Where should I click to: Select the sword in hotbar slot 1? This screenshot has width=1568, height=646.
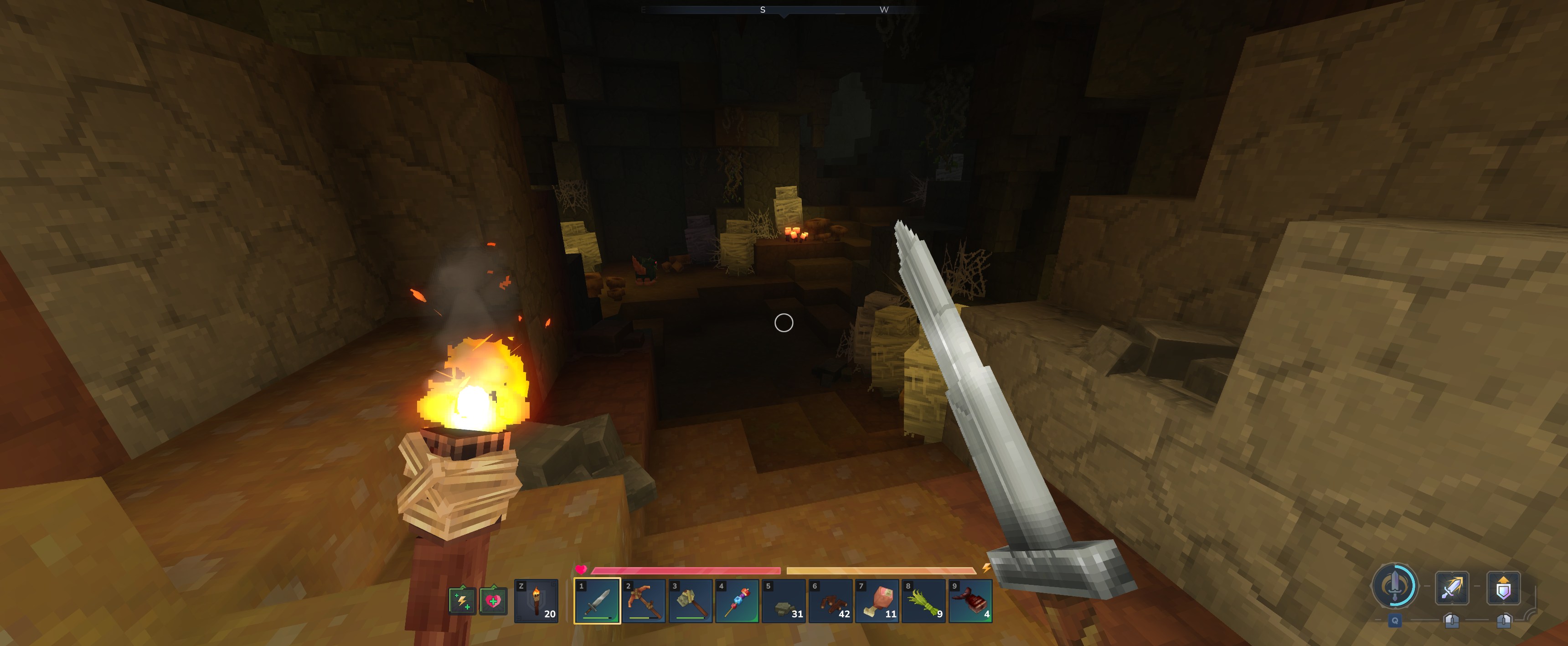point(597,600)
